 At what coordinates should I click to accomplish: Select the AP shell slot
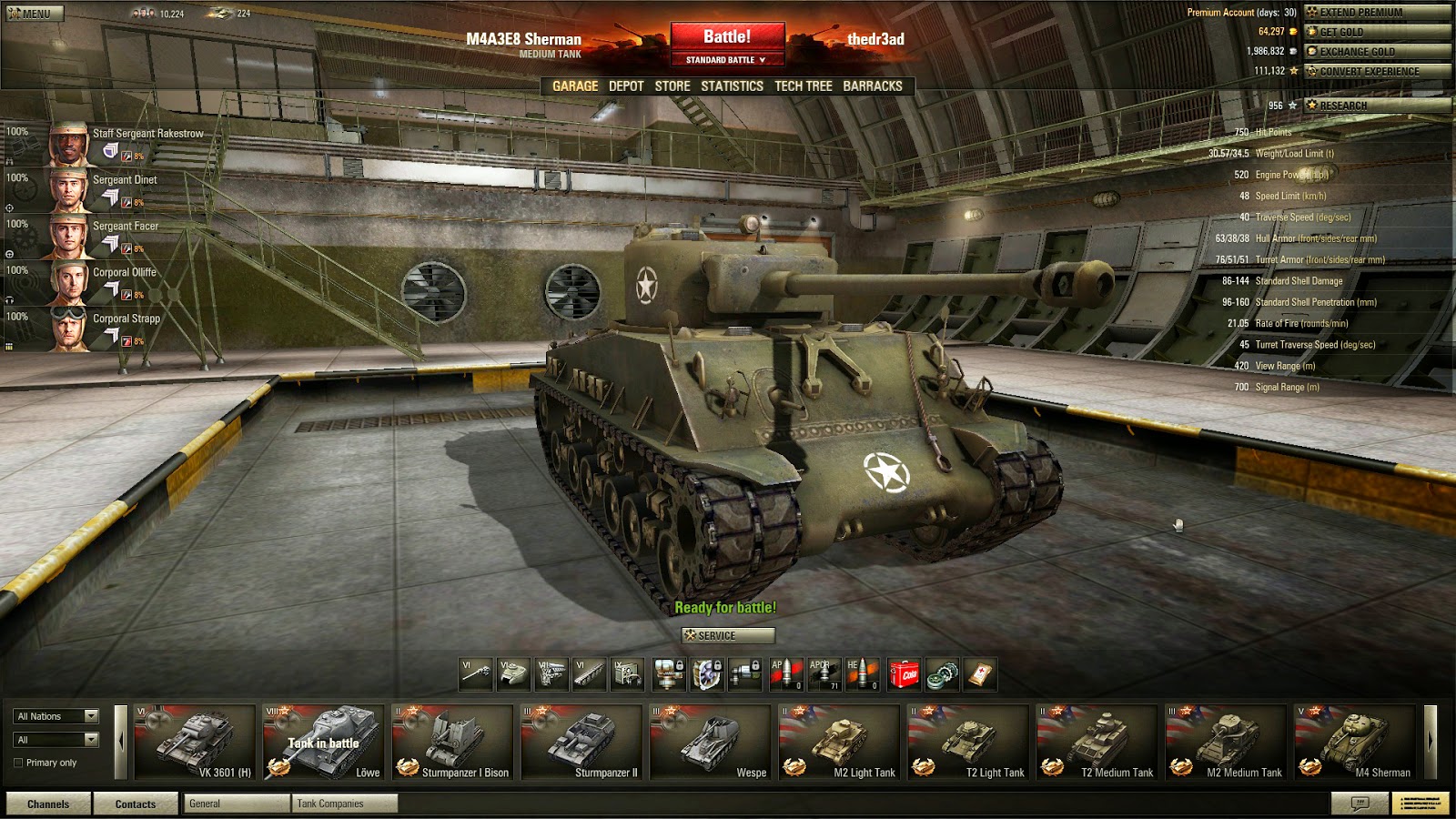click(788, 673)
